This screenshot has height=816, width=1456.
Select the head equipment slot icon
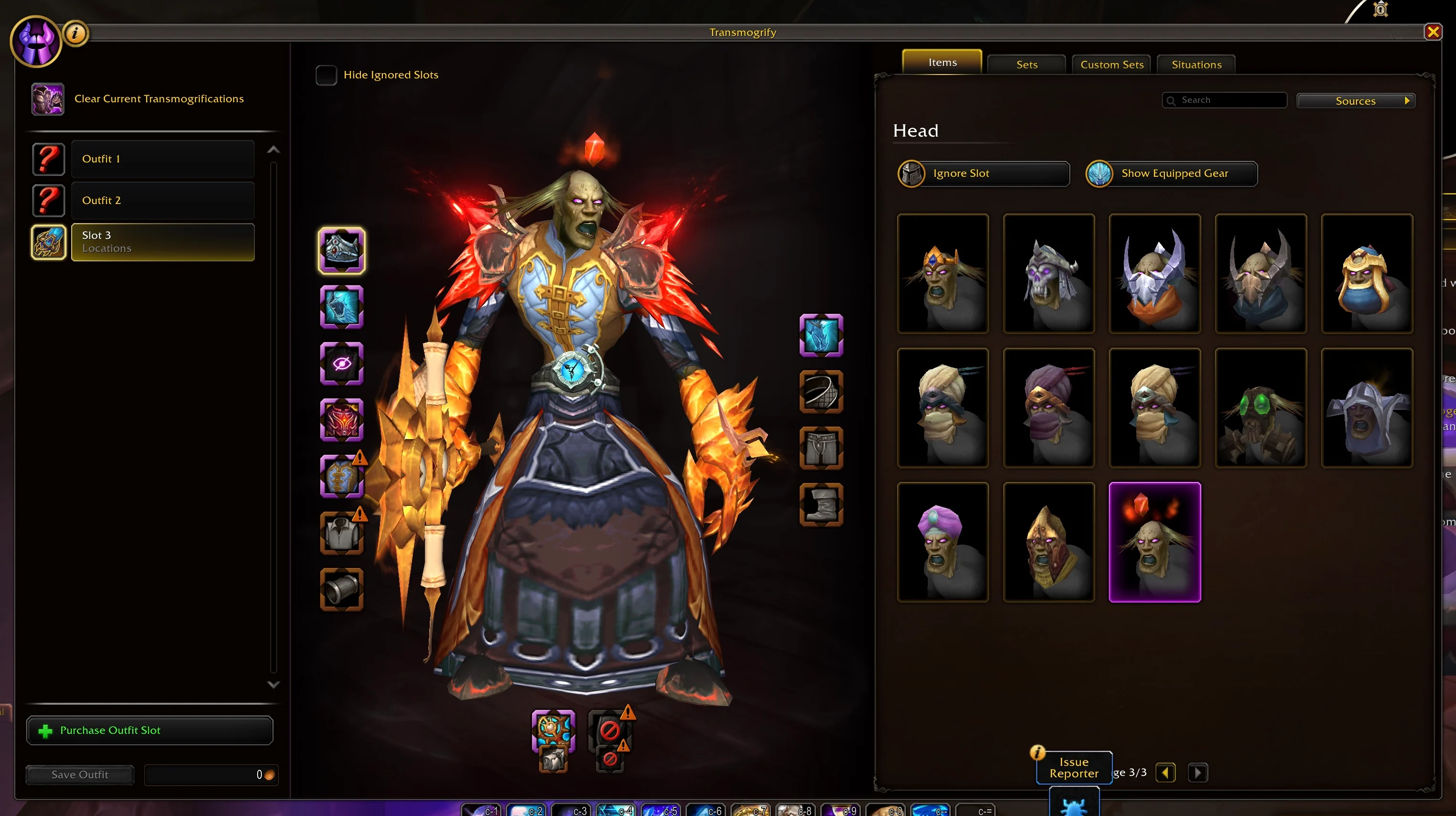[x=341, y=251]
